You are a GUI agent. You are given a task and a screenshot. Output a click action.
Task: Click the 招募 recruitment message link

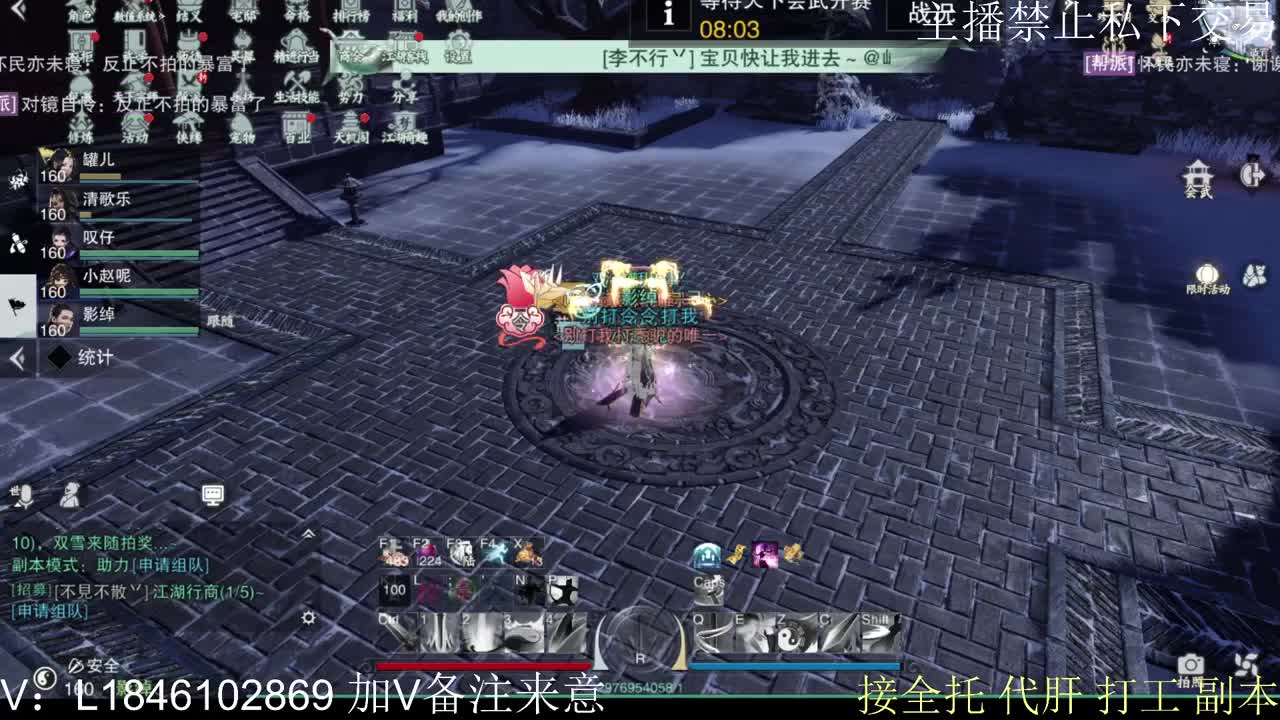click(x=32, y=589)
